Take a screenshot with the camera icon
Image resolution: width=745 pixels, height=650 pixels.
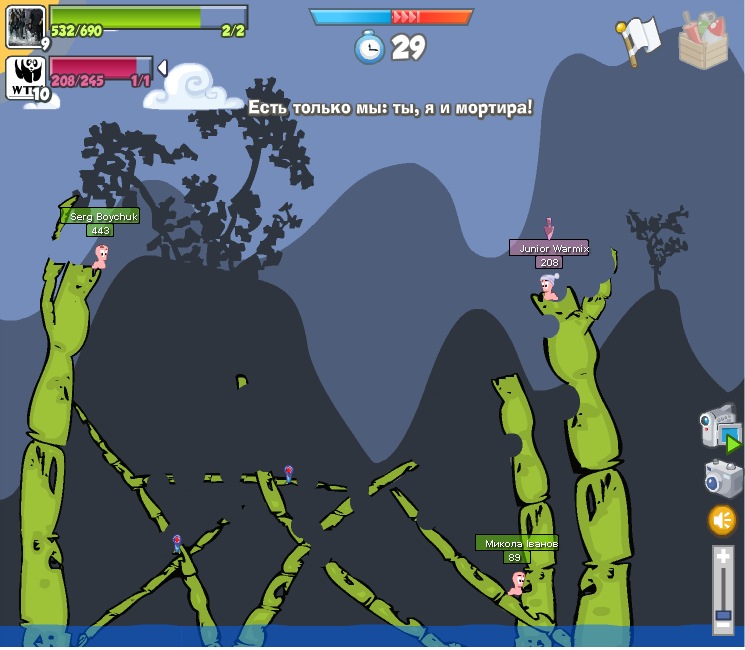(723, 478)
